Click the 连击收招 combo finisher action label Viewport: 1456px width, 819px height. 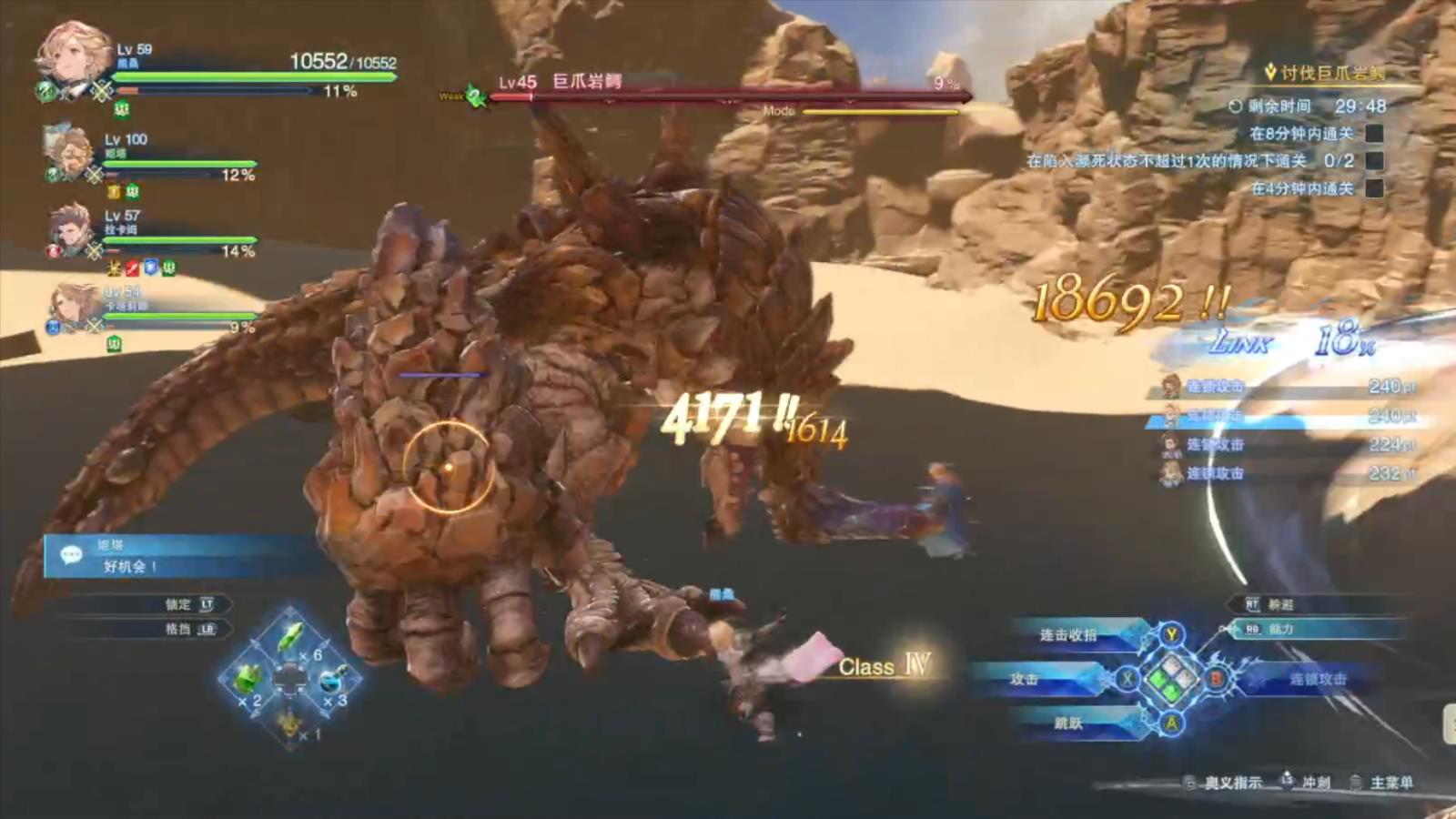tap(1068, 635)
